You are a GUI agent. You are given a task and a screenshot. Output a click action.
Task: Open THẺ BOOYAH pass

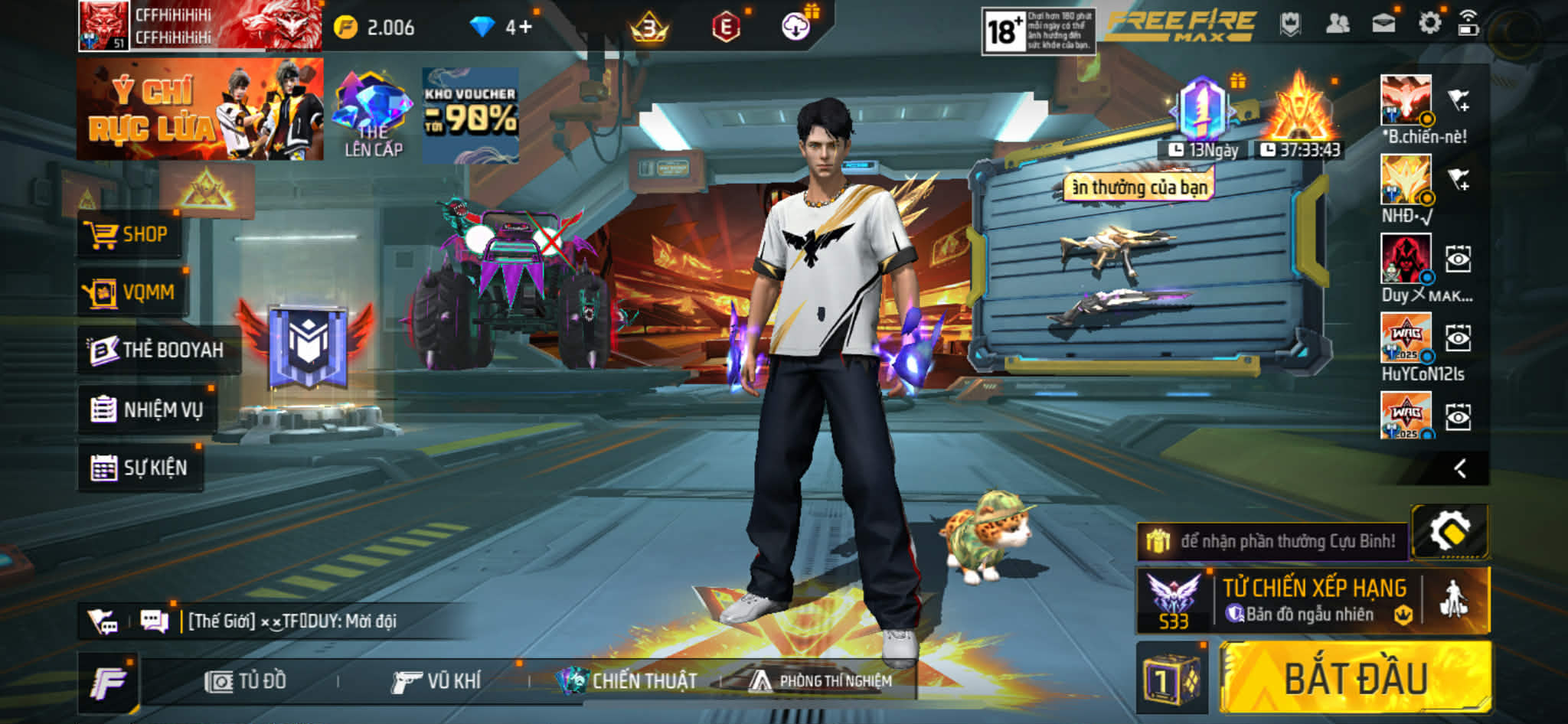pos(157,351)
